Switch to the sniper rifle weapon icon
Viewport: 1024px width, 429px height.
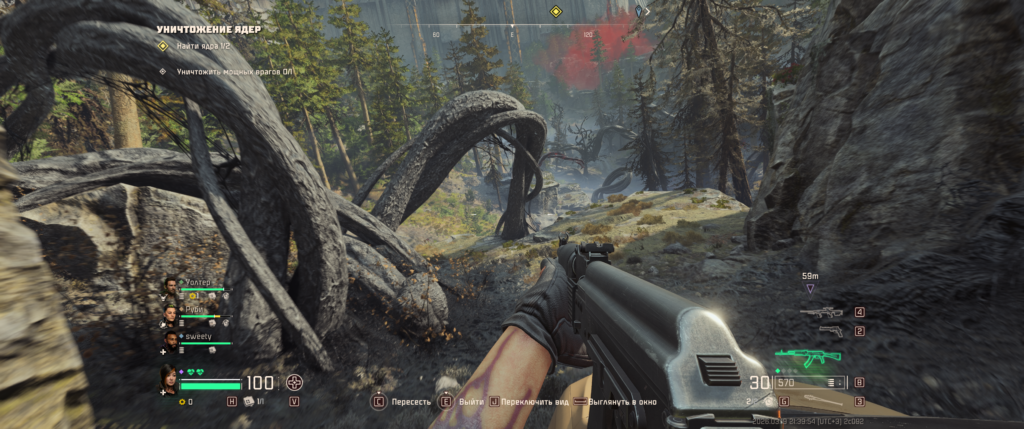pyautogui.click(x=820, y=312)
